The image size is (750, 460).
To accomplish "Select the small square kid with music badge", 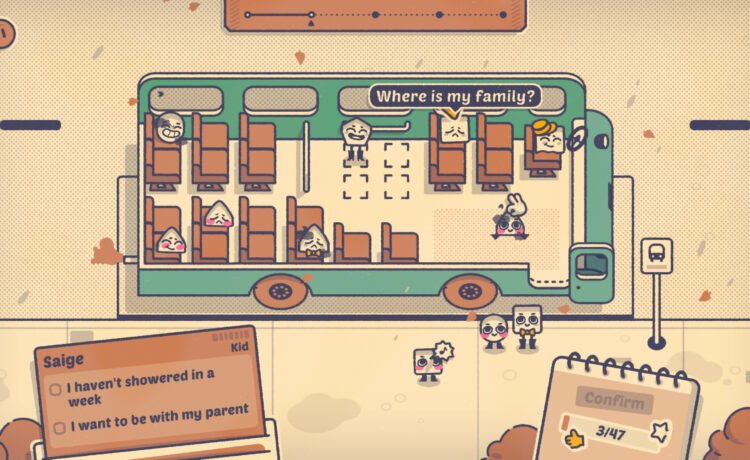I will tap(428, 362).
